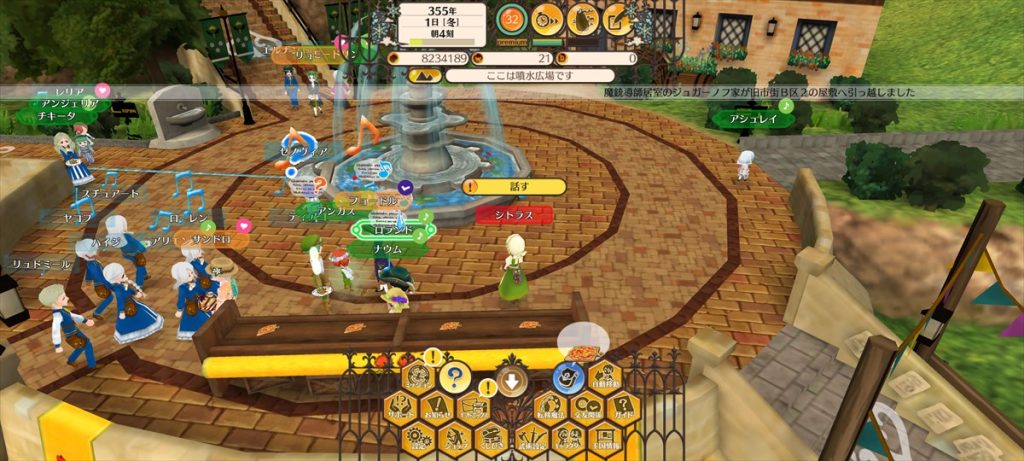Open the note writing pencil icon
Viewport: 1024px width, 461px height.
pos(619,18)
